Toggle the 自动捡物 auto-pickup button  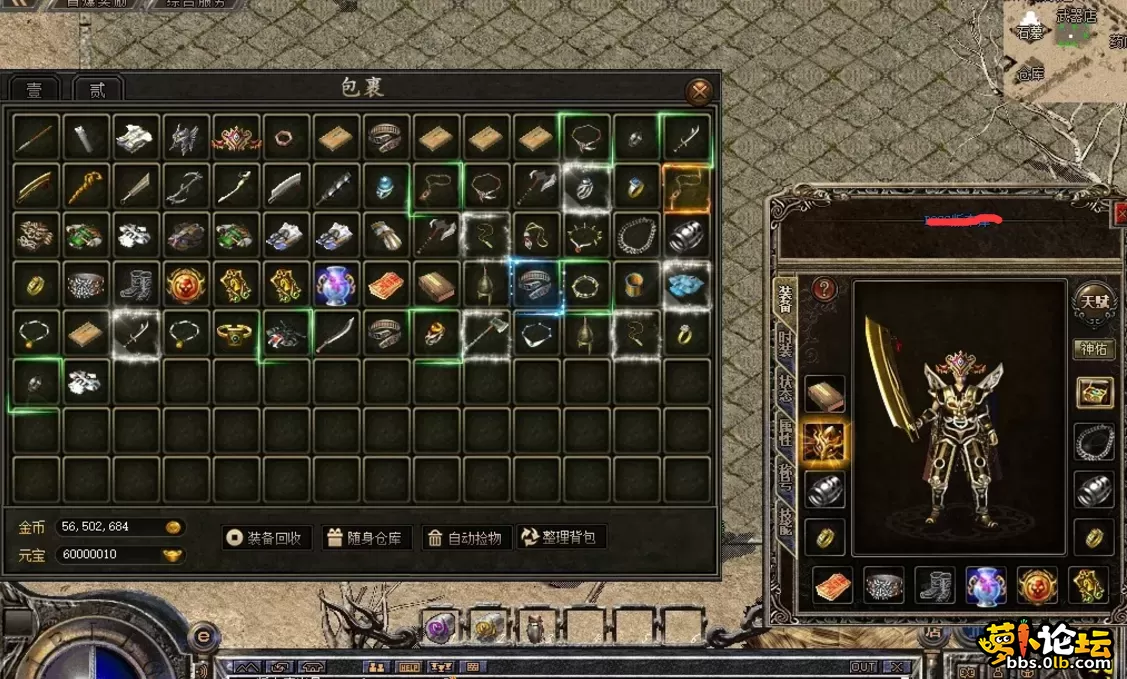(x=469, y=538)
